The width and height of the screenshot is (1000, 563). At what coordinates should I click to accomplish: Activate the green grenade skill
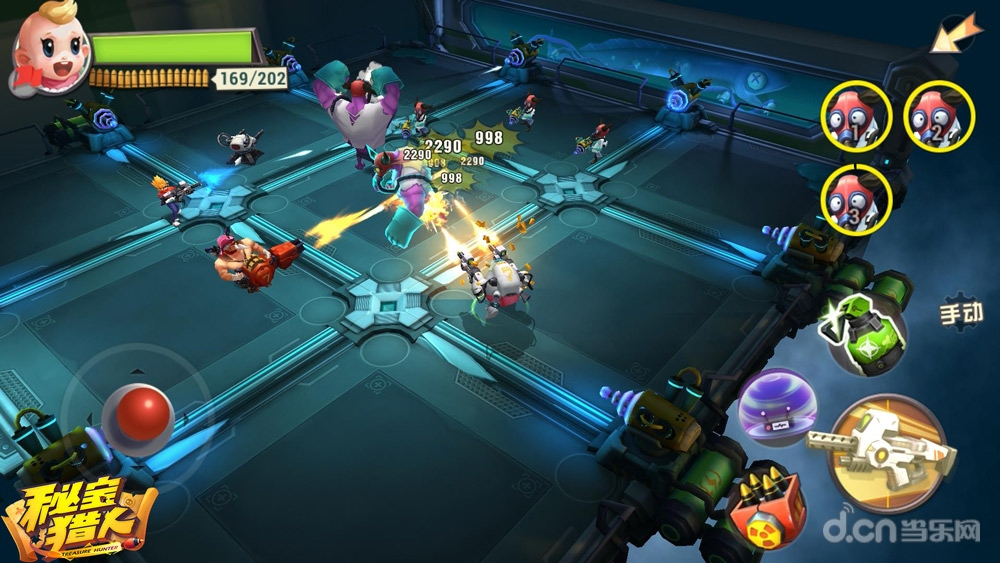[x=861, y=330]
